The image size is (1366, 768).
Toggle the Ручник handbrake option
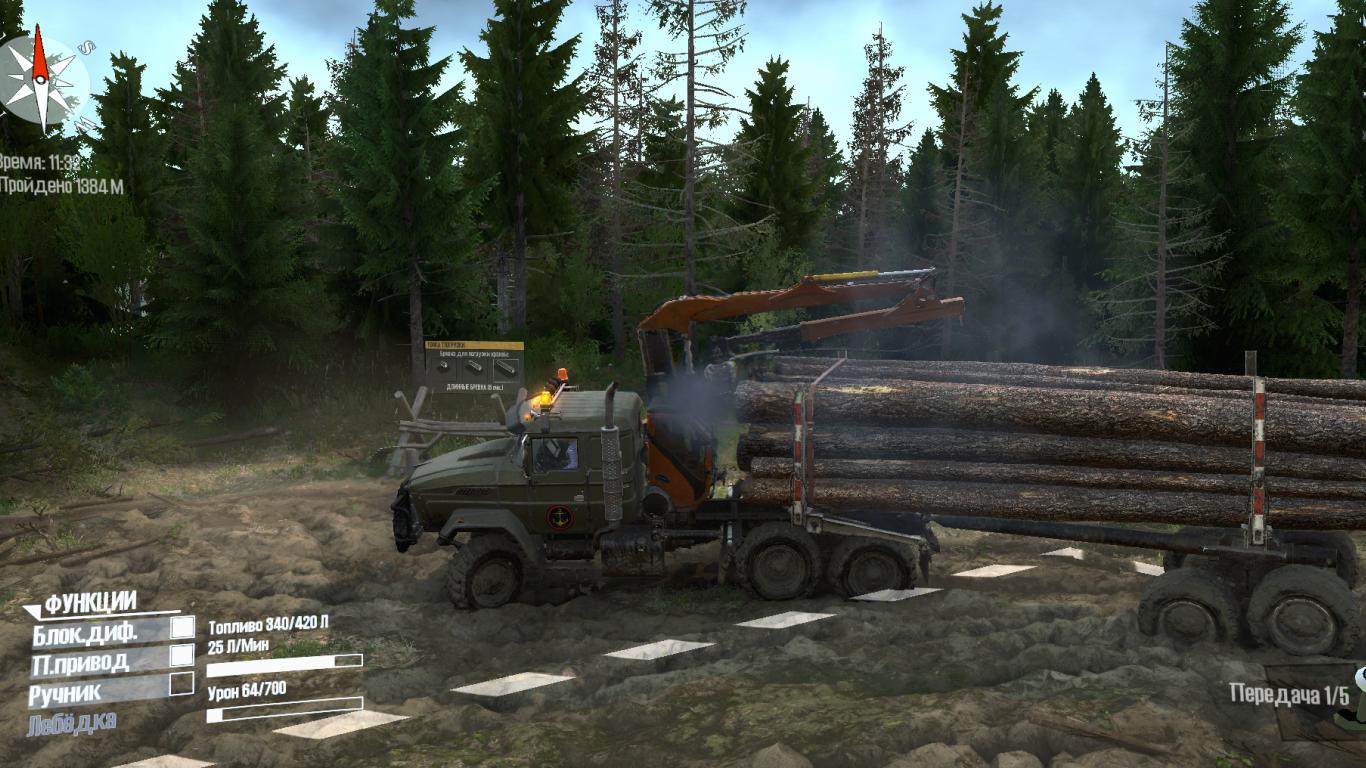[181, 684]
